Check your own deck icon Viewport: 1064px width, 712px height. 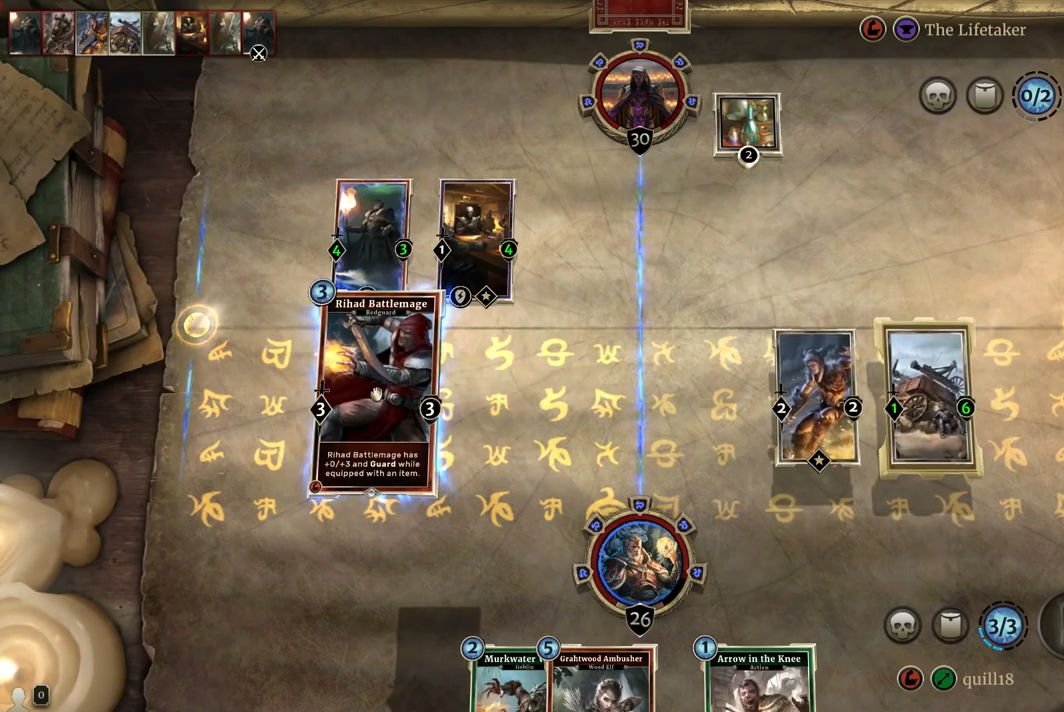(950, 625)
